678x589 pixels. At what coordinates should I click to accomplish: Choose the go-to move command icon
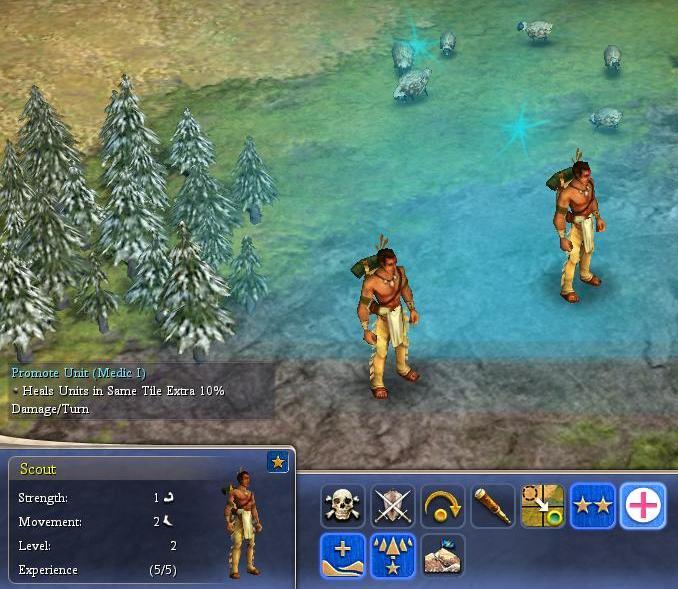tap(542, 506)
